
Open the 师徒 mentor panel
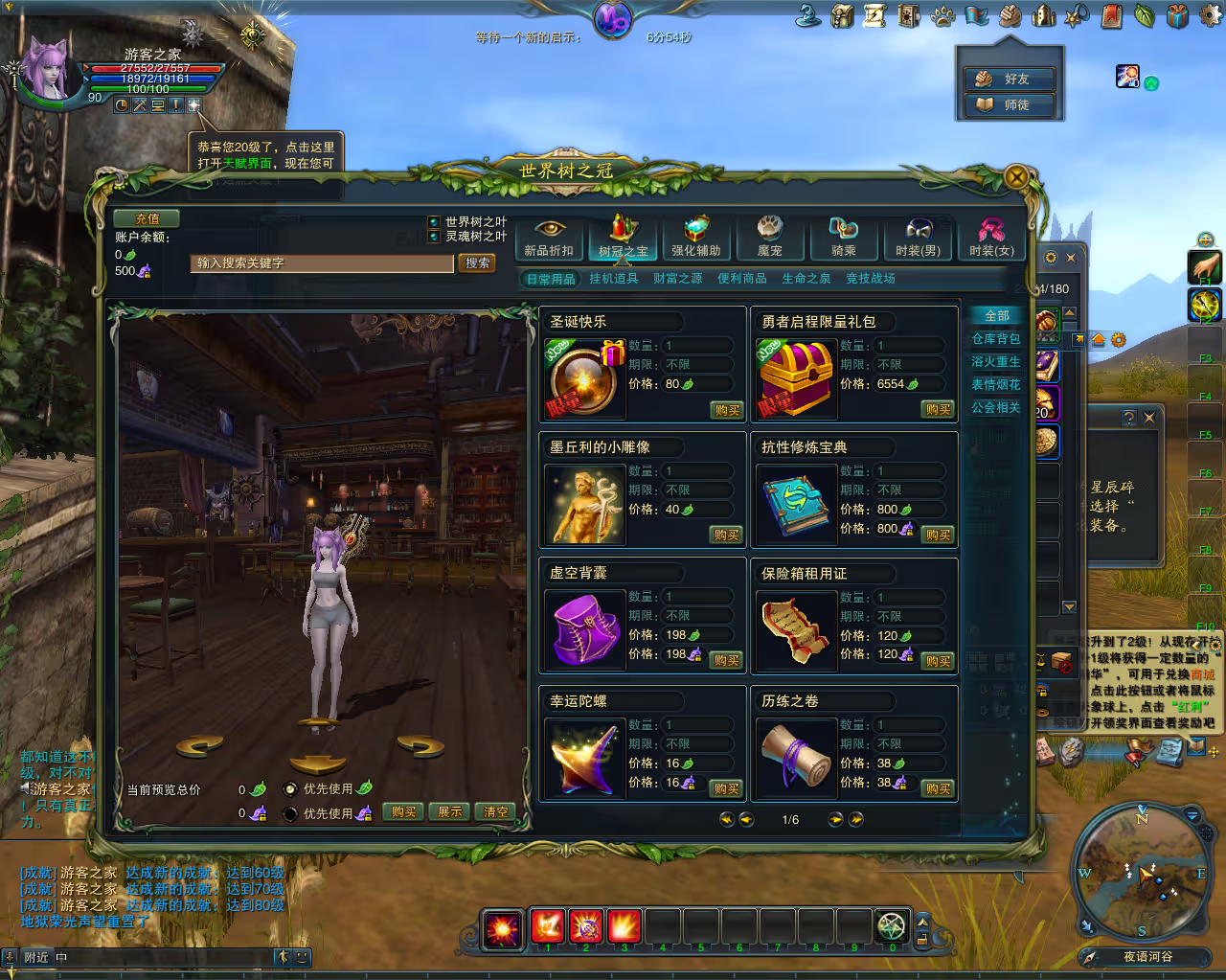(1010, 104)
